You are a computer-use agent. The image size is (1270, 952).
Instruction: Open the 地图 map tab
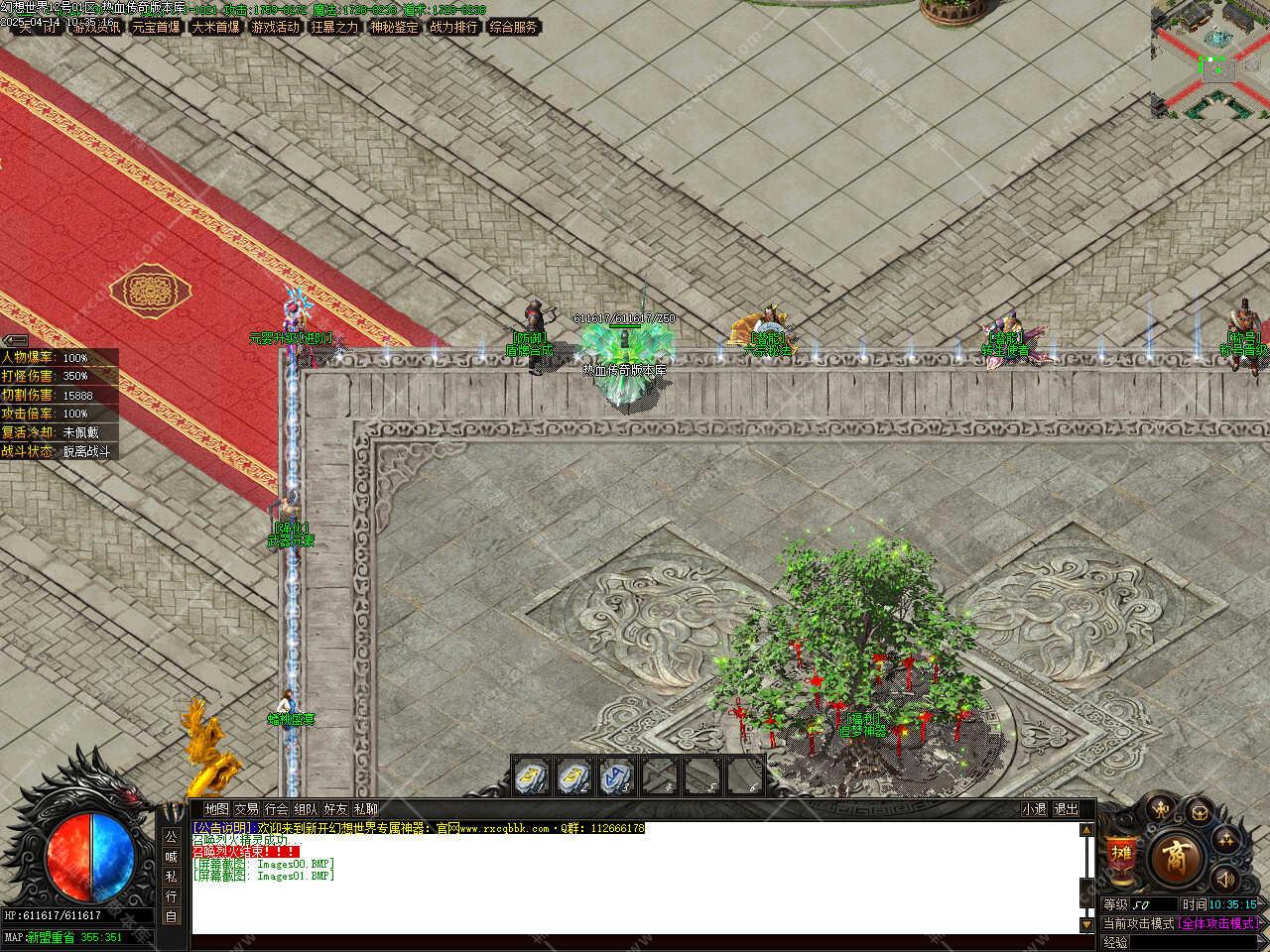(216, 809)
